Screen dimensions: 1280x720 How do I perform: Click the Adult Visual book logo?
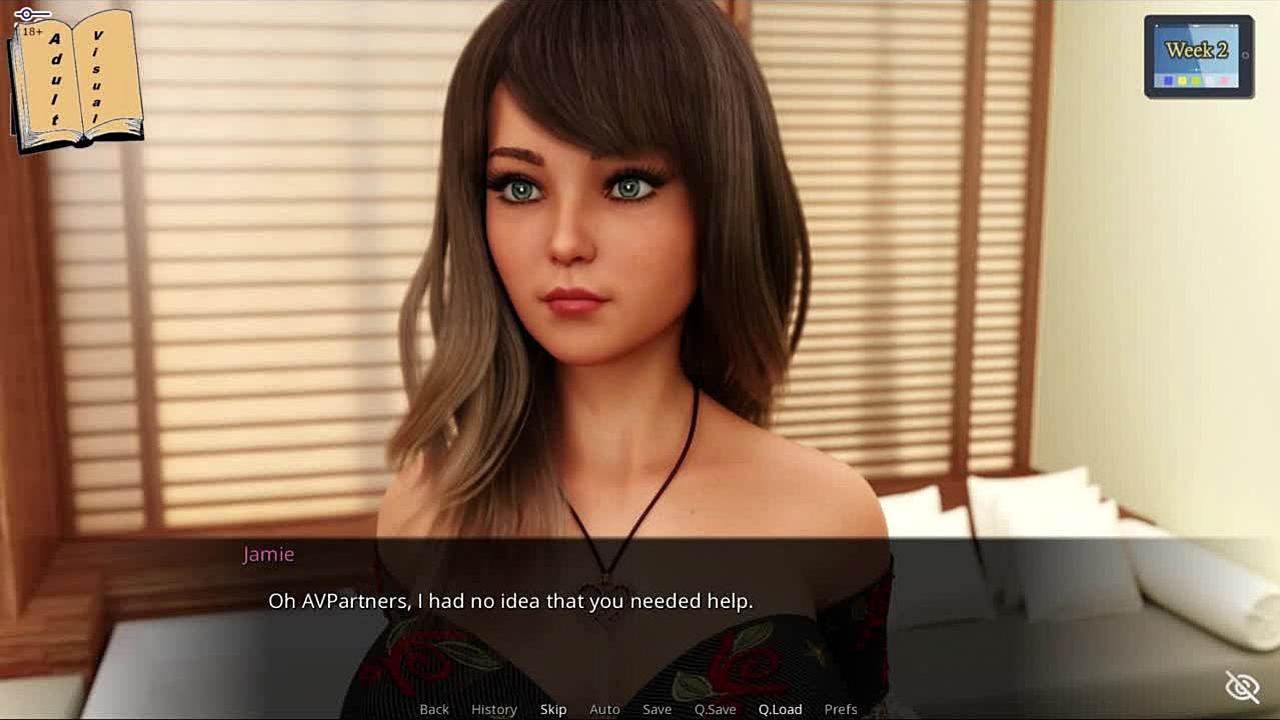pyautogui.click(x=76, y=80)
